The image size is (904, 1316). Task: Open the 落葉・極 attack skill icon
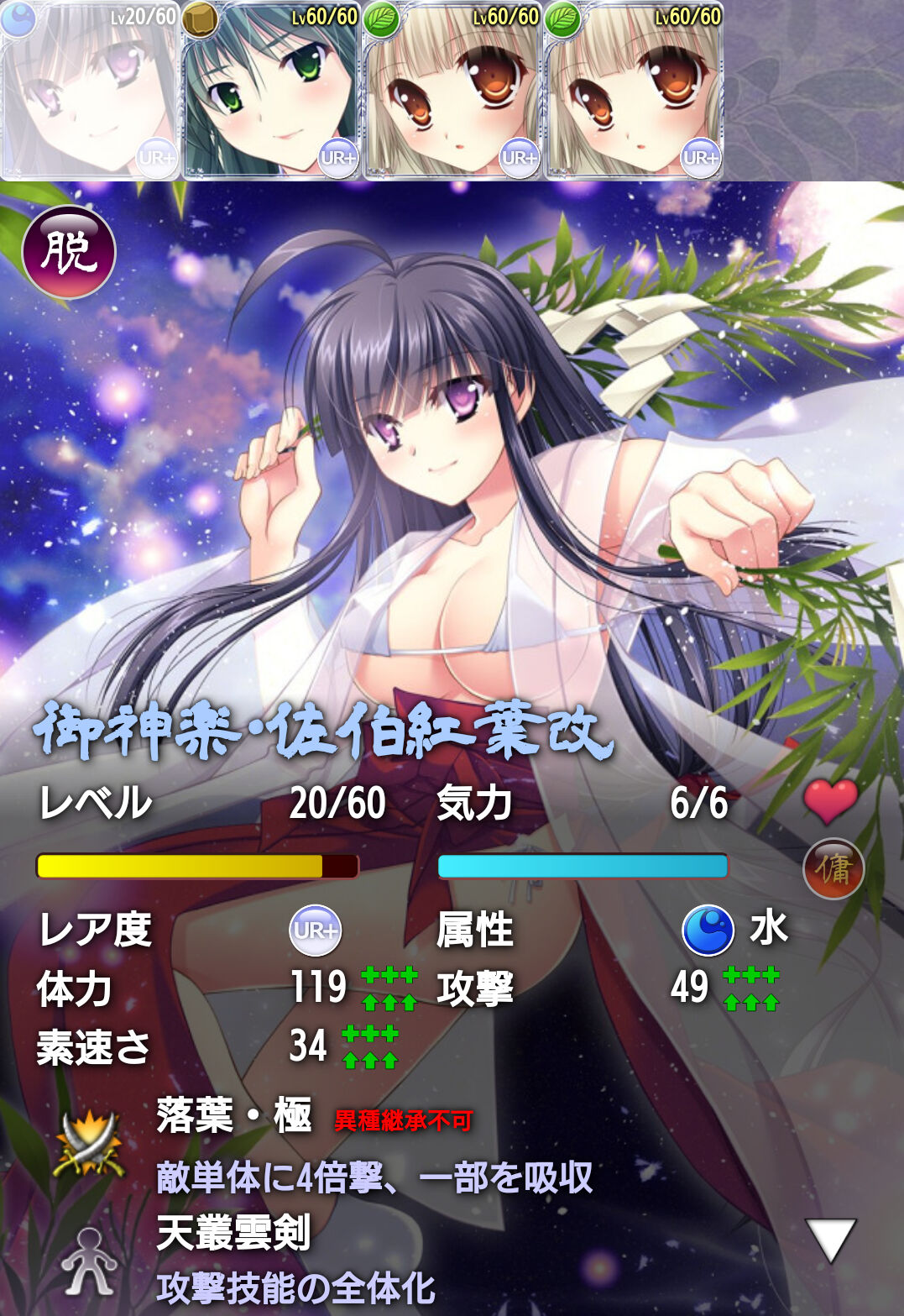(89, 1142)
